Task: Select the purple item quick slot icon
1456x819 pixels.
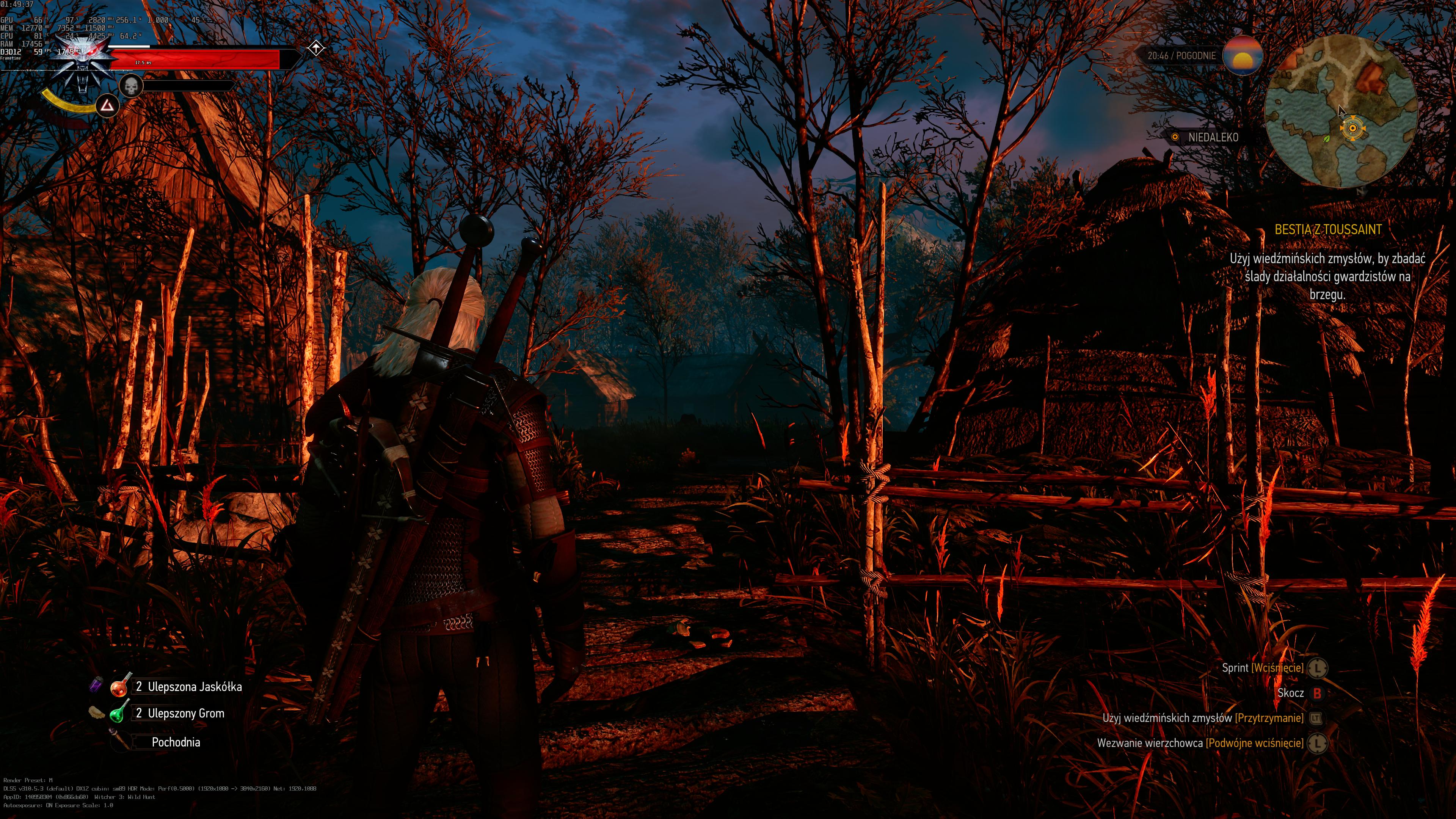Action: [96, 685]
